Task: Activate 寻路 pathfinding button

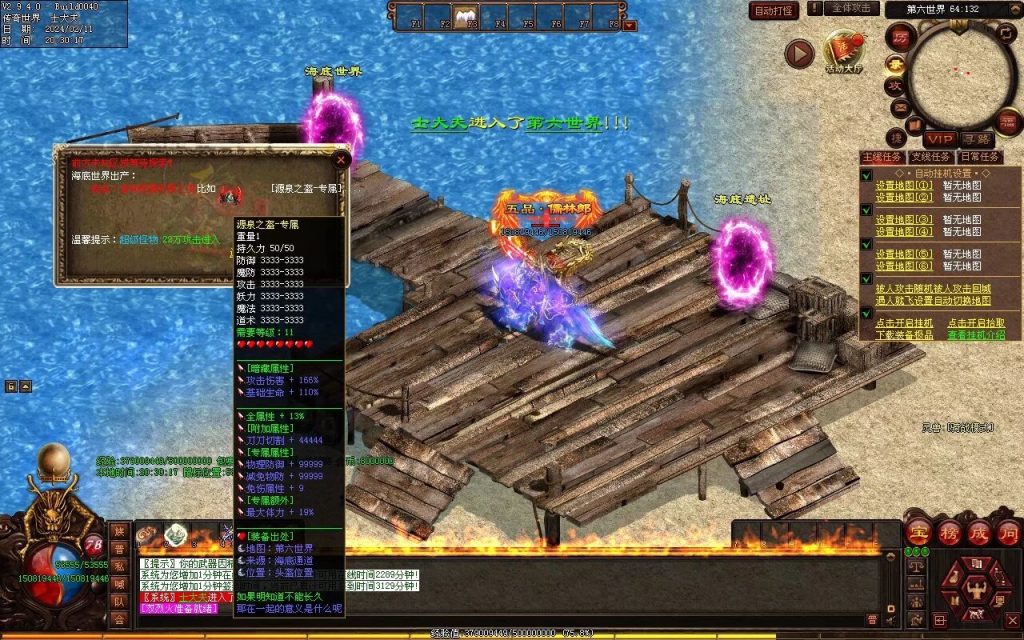Action: pos(976,138)
